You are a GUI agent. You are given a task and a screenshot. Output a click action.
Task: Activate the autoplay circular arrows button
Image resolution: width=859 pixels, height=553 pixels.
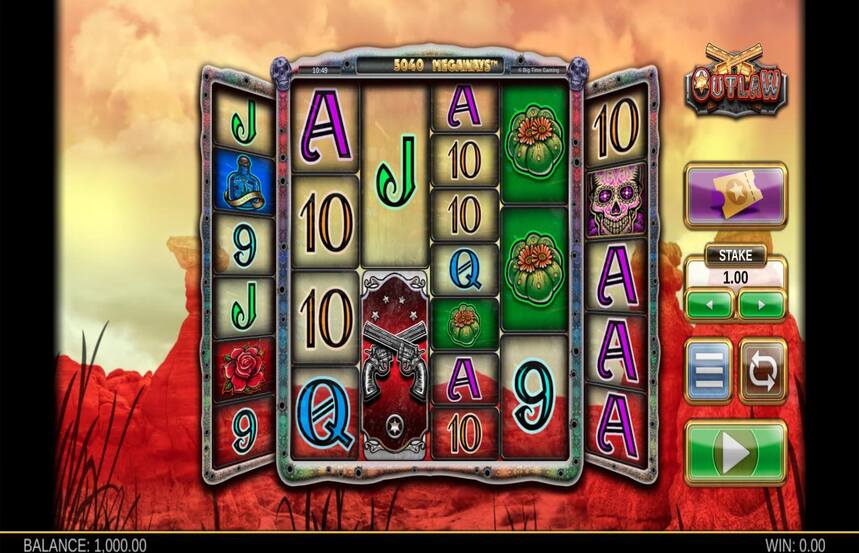coord(762,372)
